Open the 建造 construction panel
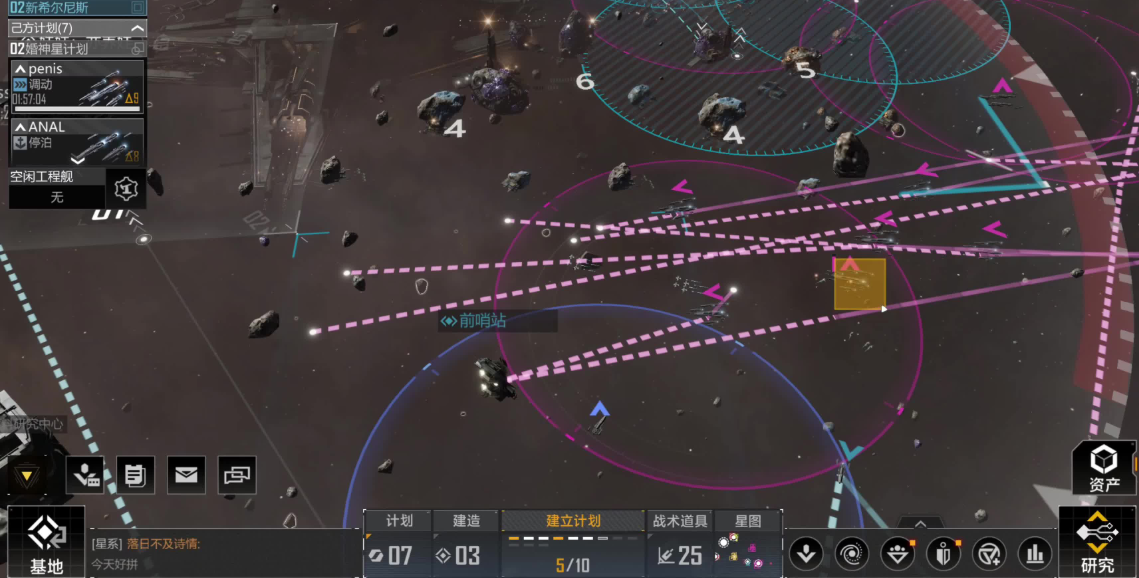 [x=466, y=546]
